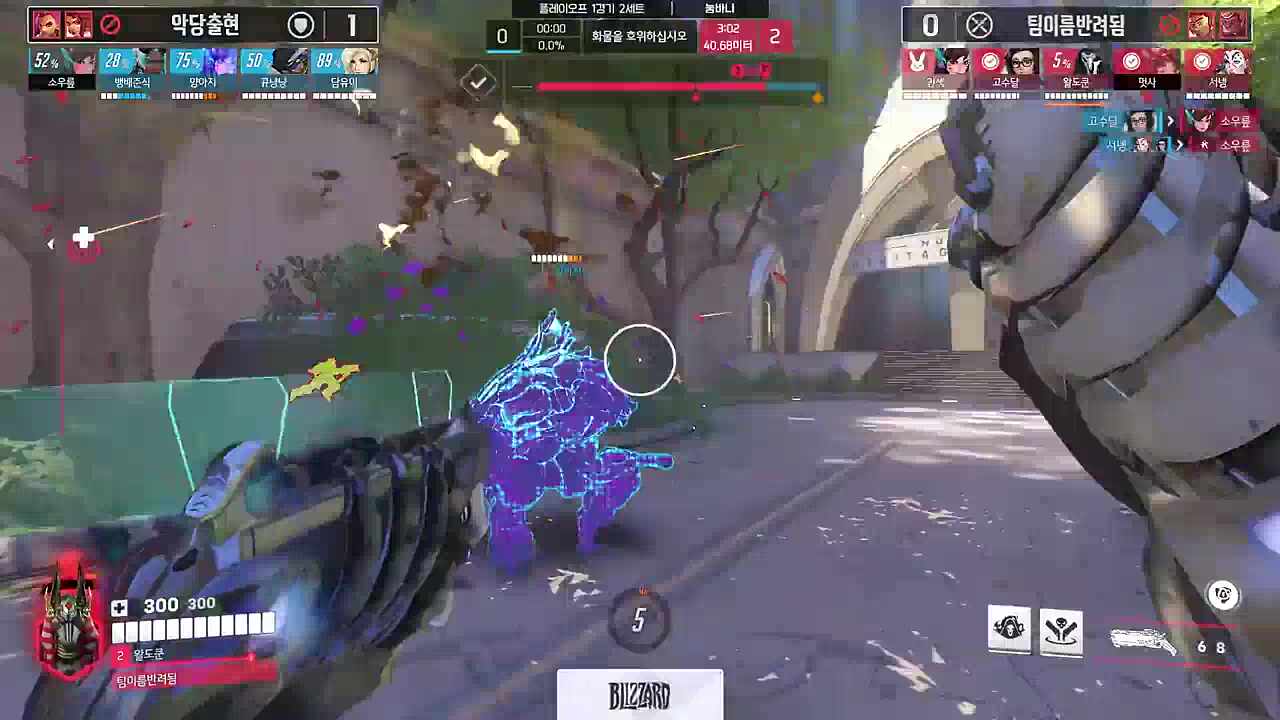1280x720 pixels.
Task: Click the Blizzard logo banner
Action: pyautogui.click(x=639, y=695)
